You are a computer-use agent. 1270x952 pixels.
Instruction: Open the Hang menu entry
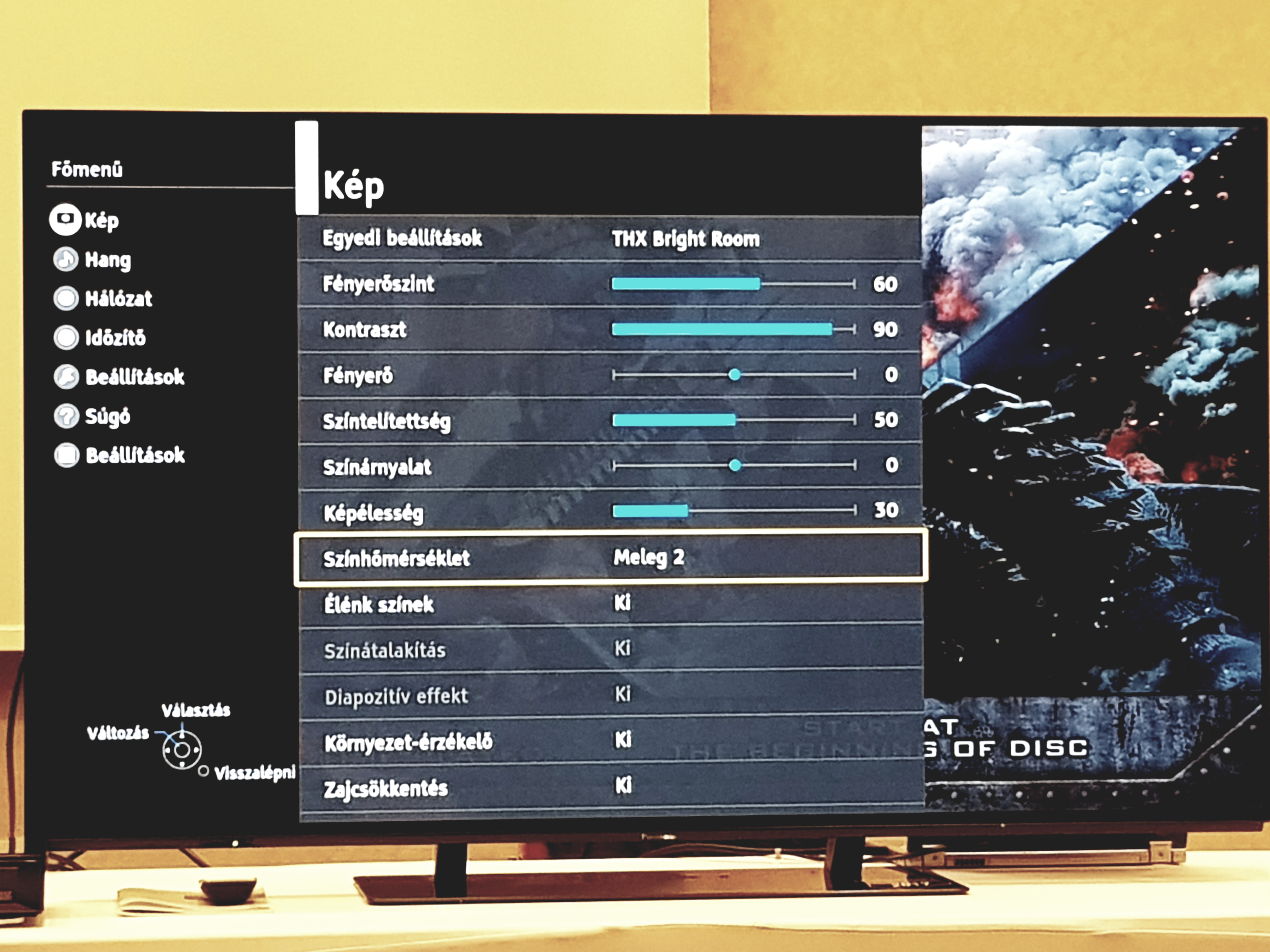[93, 259]
